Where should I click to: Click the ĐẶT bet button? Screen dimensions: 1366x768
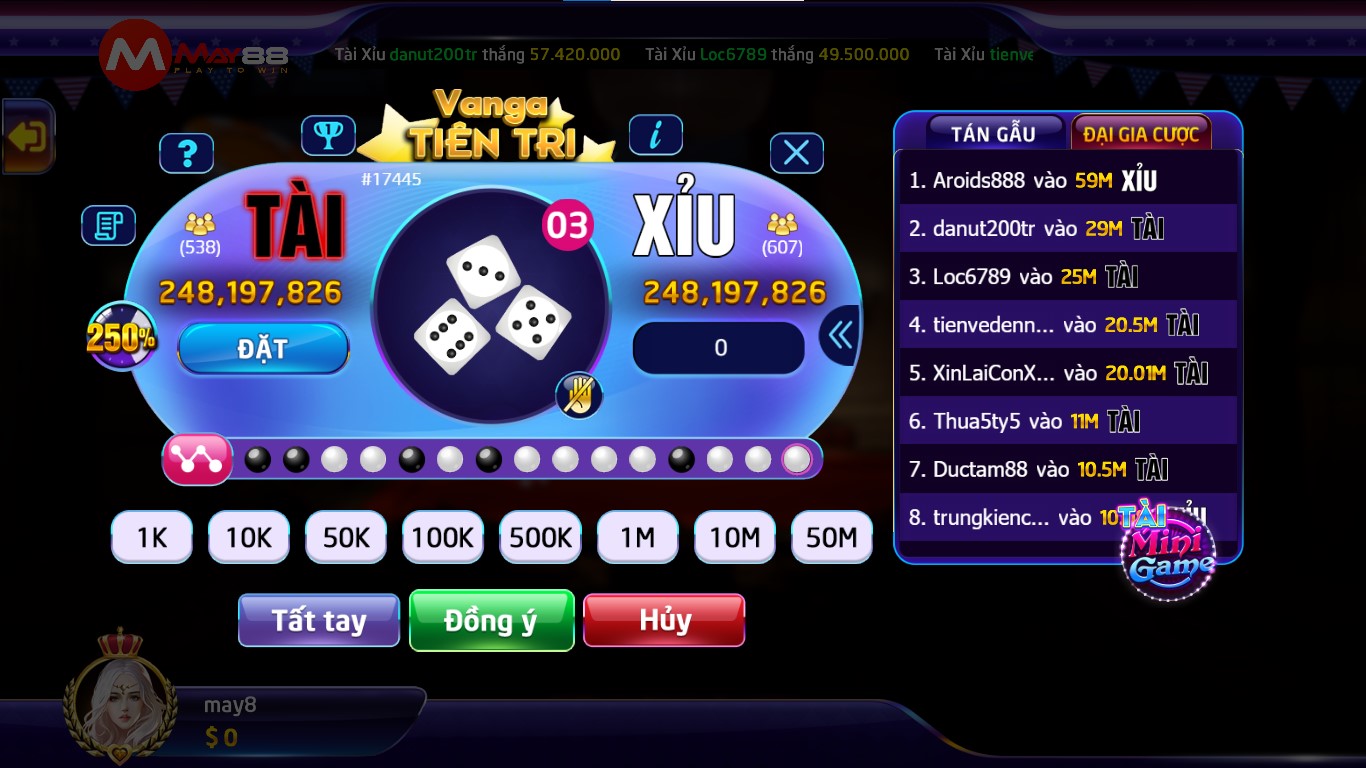[x=262, y=347]
